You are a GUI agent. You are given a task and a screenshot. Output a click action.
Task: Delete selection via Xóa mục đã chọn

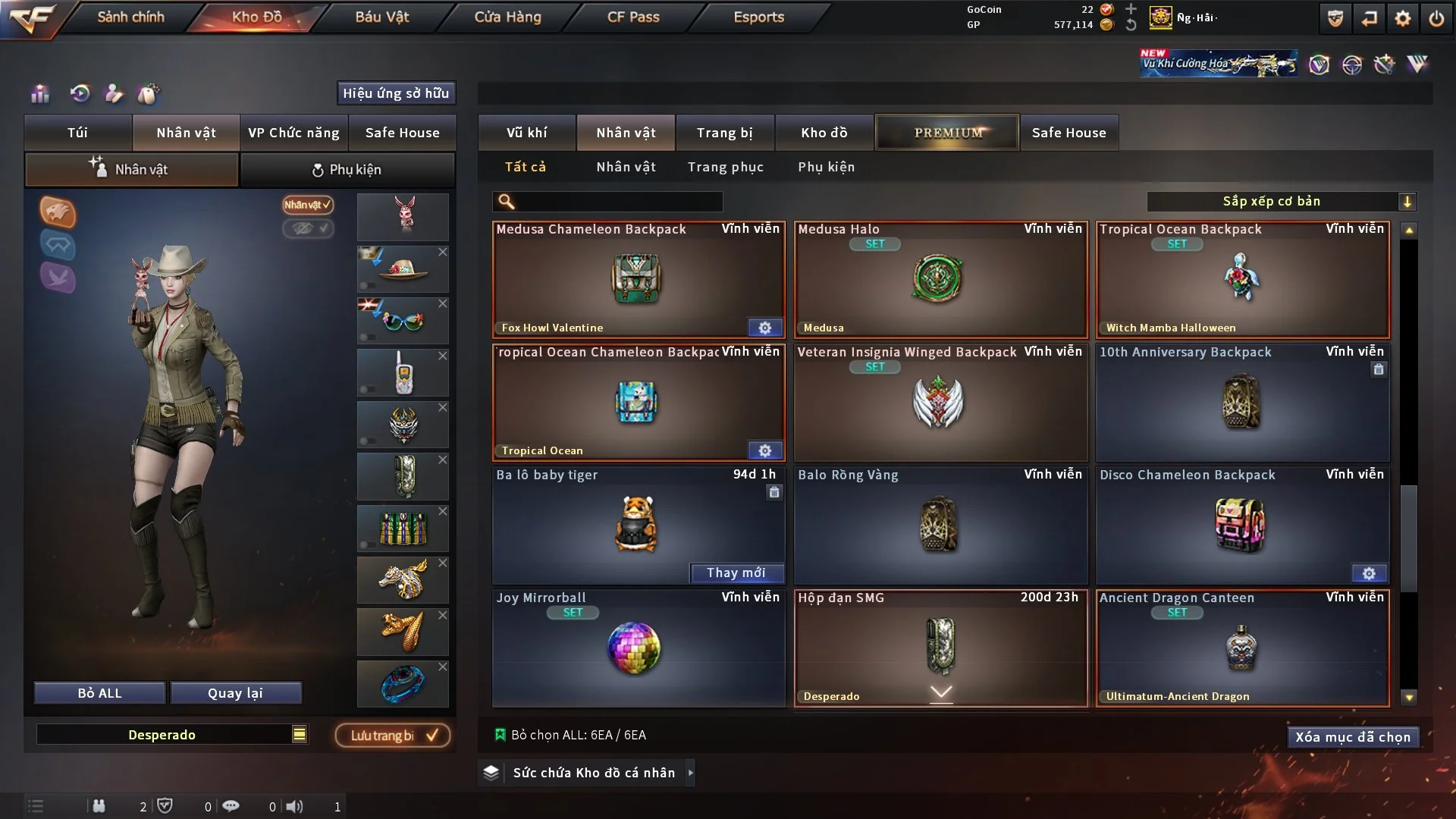coord(1352,737)
